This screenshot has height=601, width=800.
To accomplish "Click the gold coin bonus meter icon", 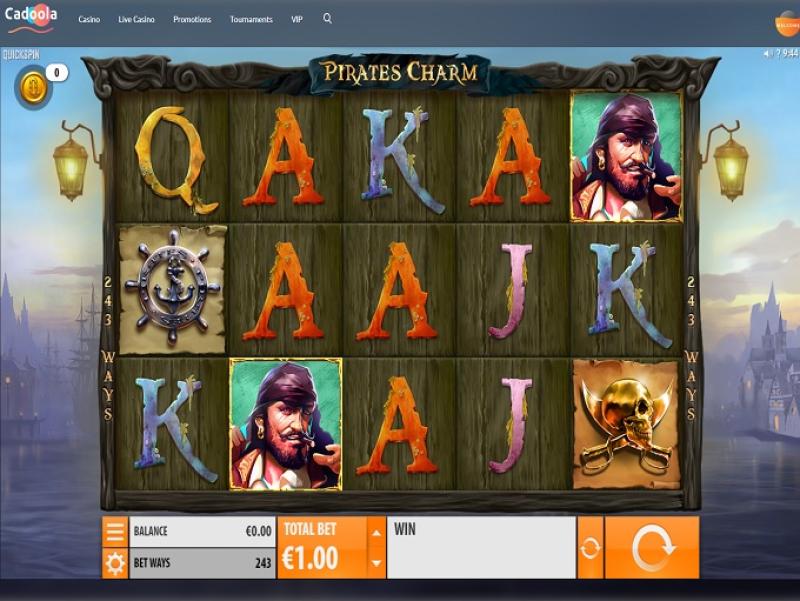I will click(x=31, y=87).
